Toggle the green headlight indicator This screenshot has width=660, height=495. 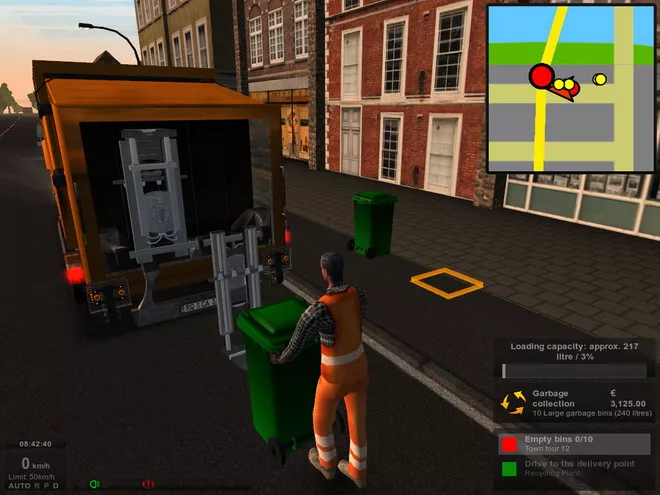coord(95,484)
